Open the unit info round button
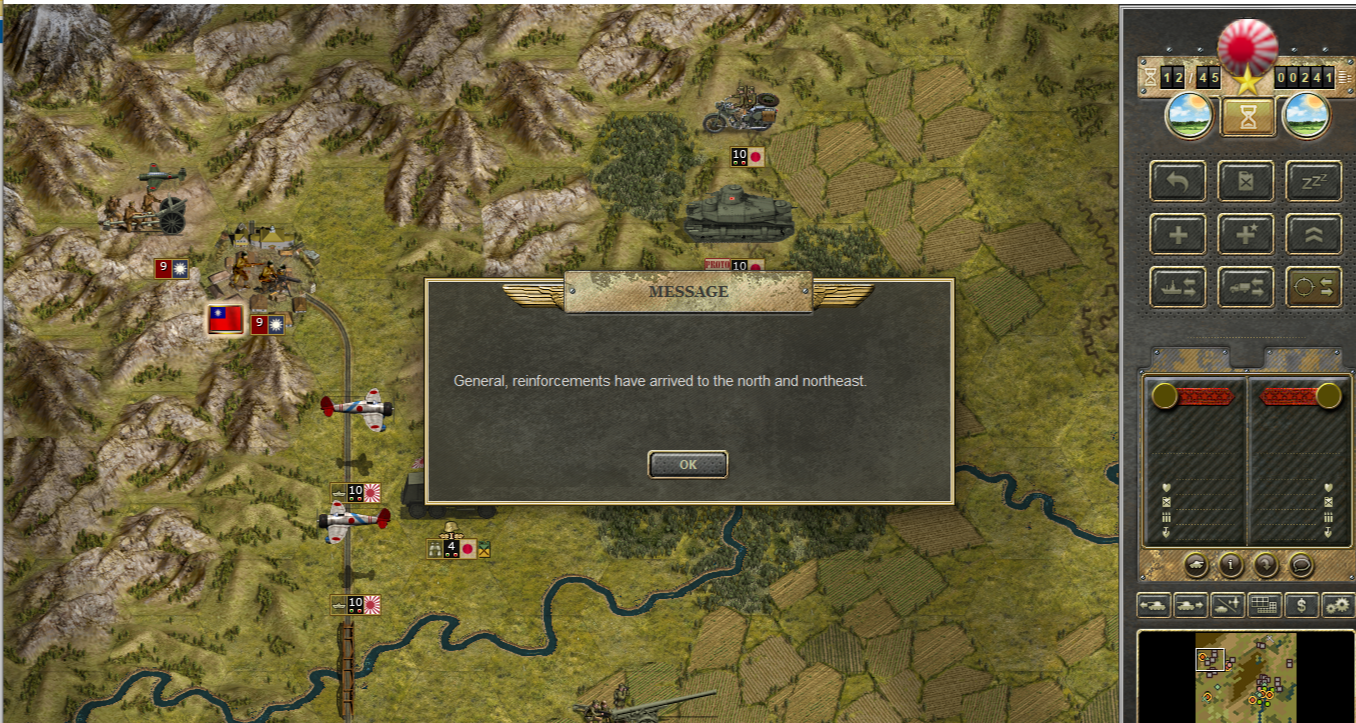 (1230, 565)
